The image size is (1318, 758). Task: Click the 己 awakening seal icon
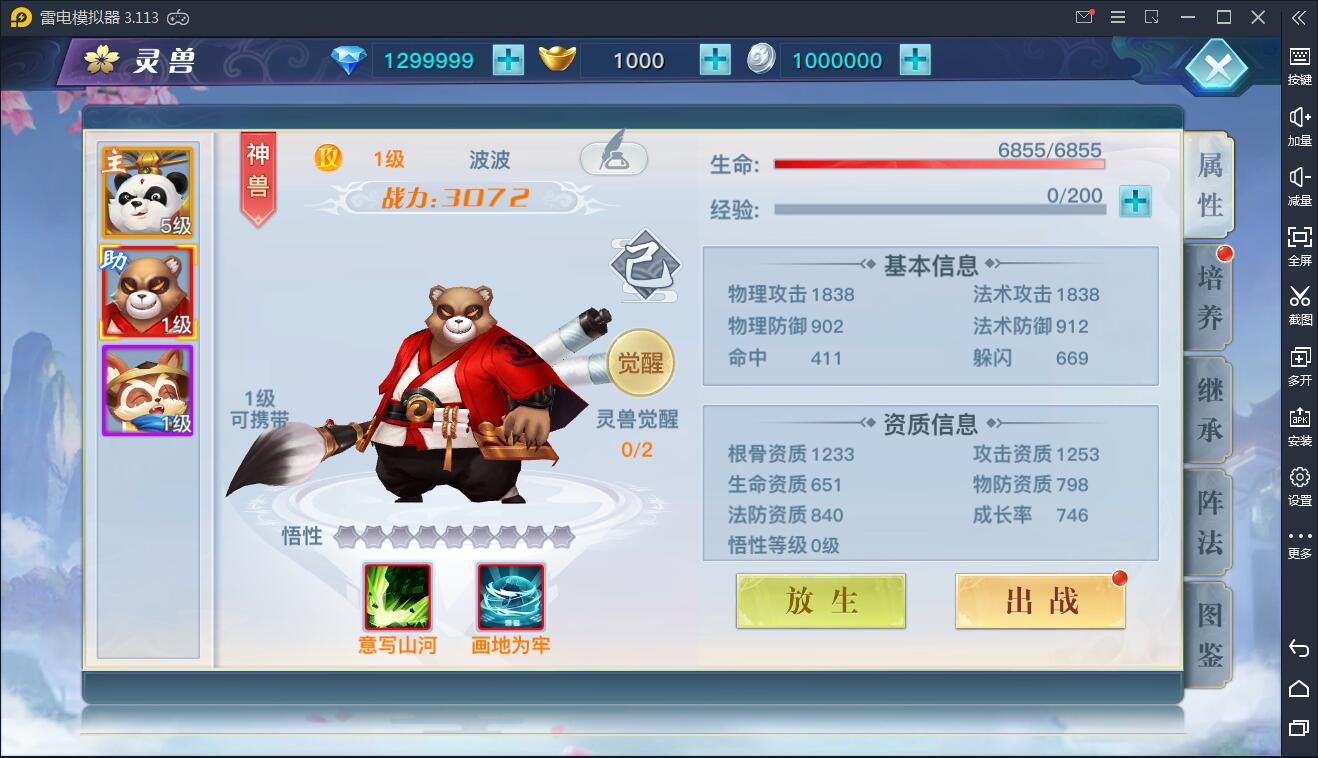pyautogui.click(x=643, y=263)
